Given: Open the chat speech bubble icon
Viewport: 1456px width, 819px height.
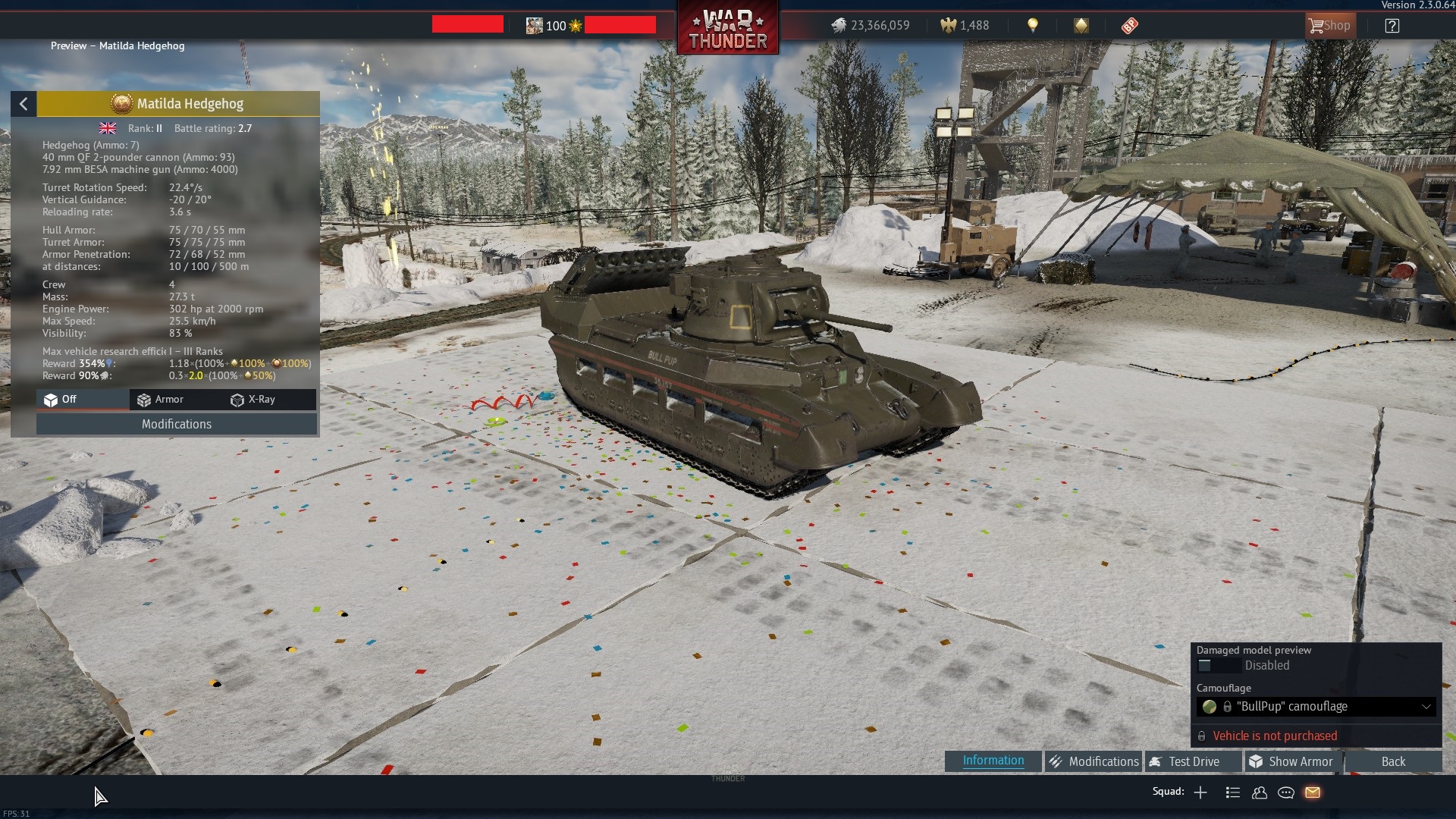Looking at the screenshot, I should coord(1286,792).
